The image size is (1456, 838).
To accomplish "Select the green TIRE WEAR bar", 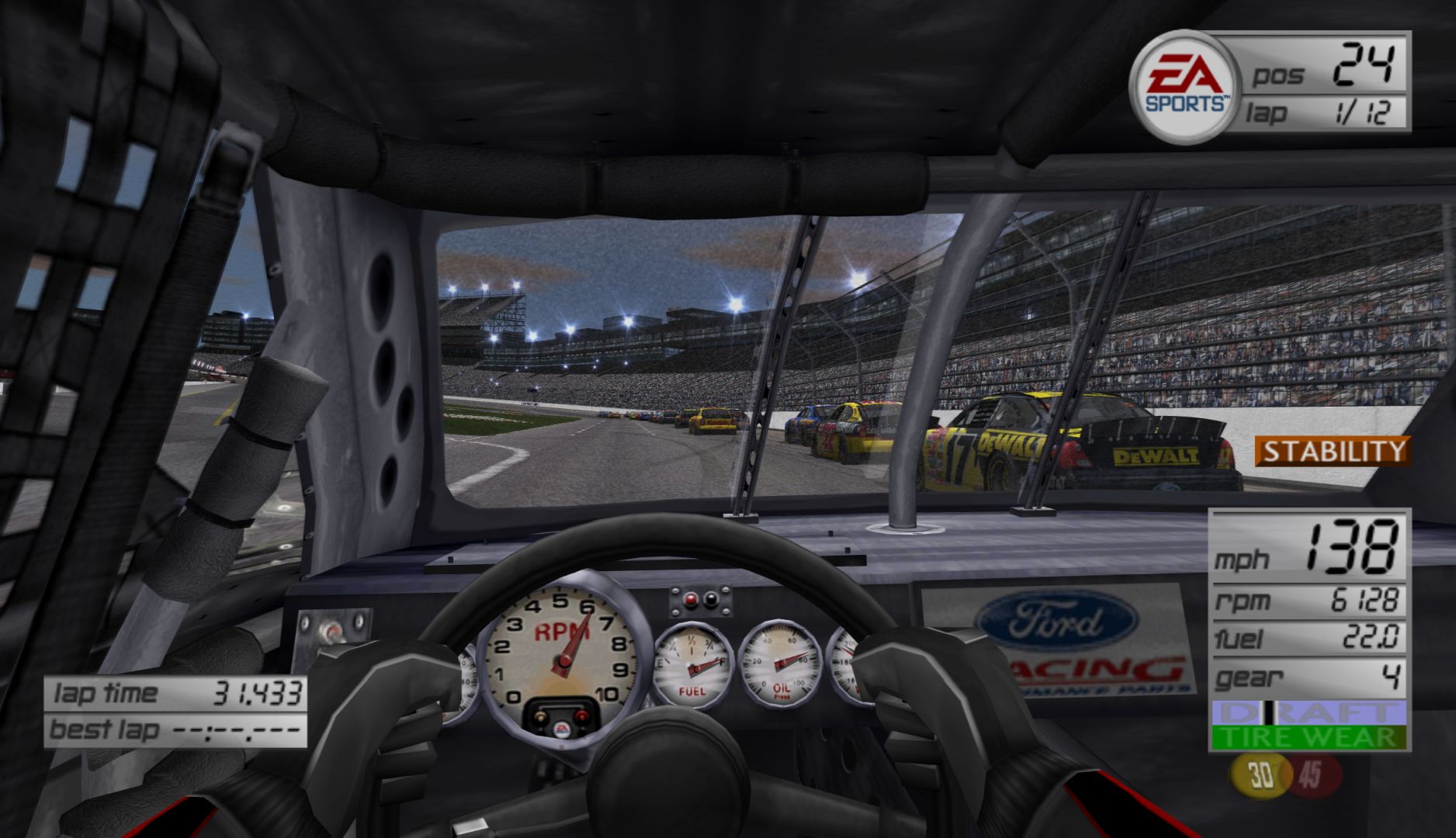I will point(1308,738).
